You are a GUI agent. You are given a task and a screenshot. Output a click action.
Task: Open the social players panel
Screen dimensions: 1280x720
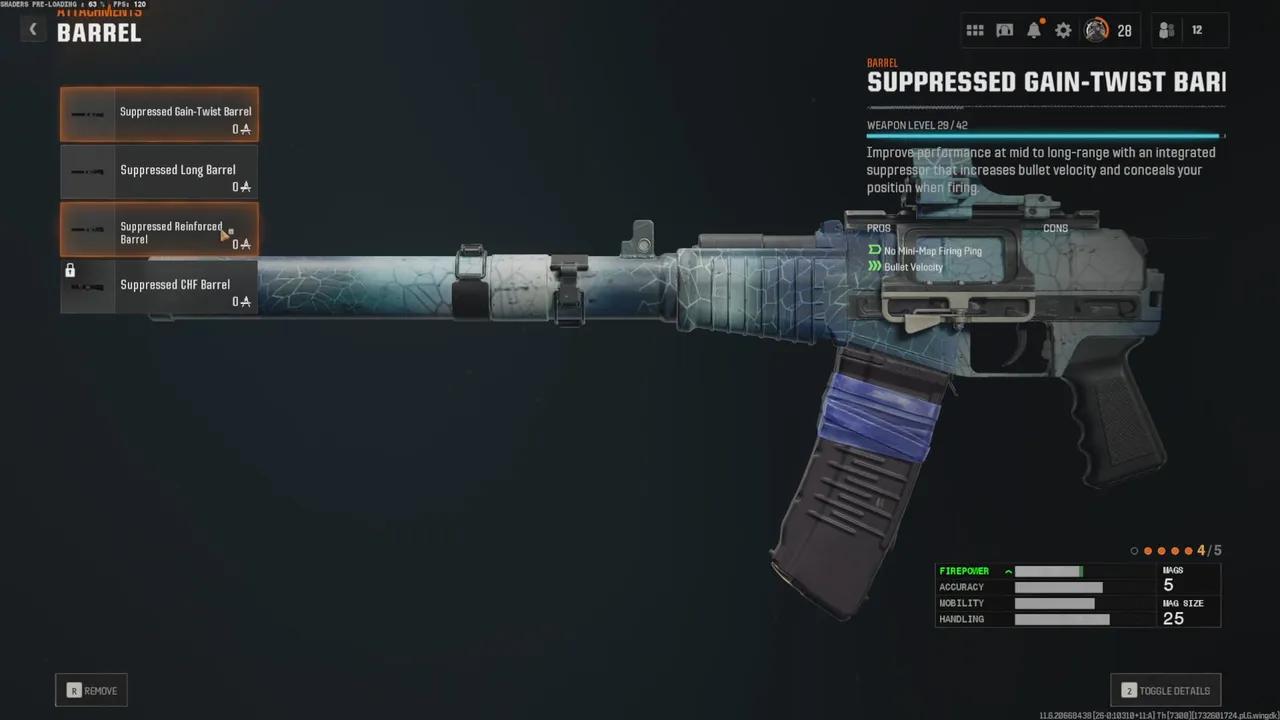tap(1166, 30)
